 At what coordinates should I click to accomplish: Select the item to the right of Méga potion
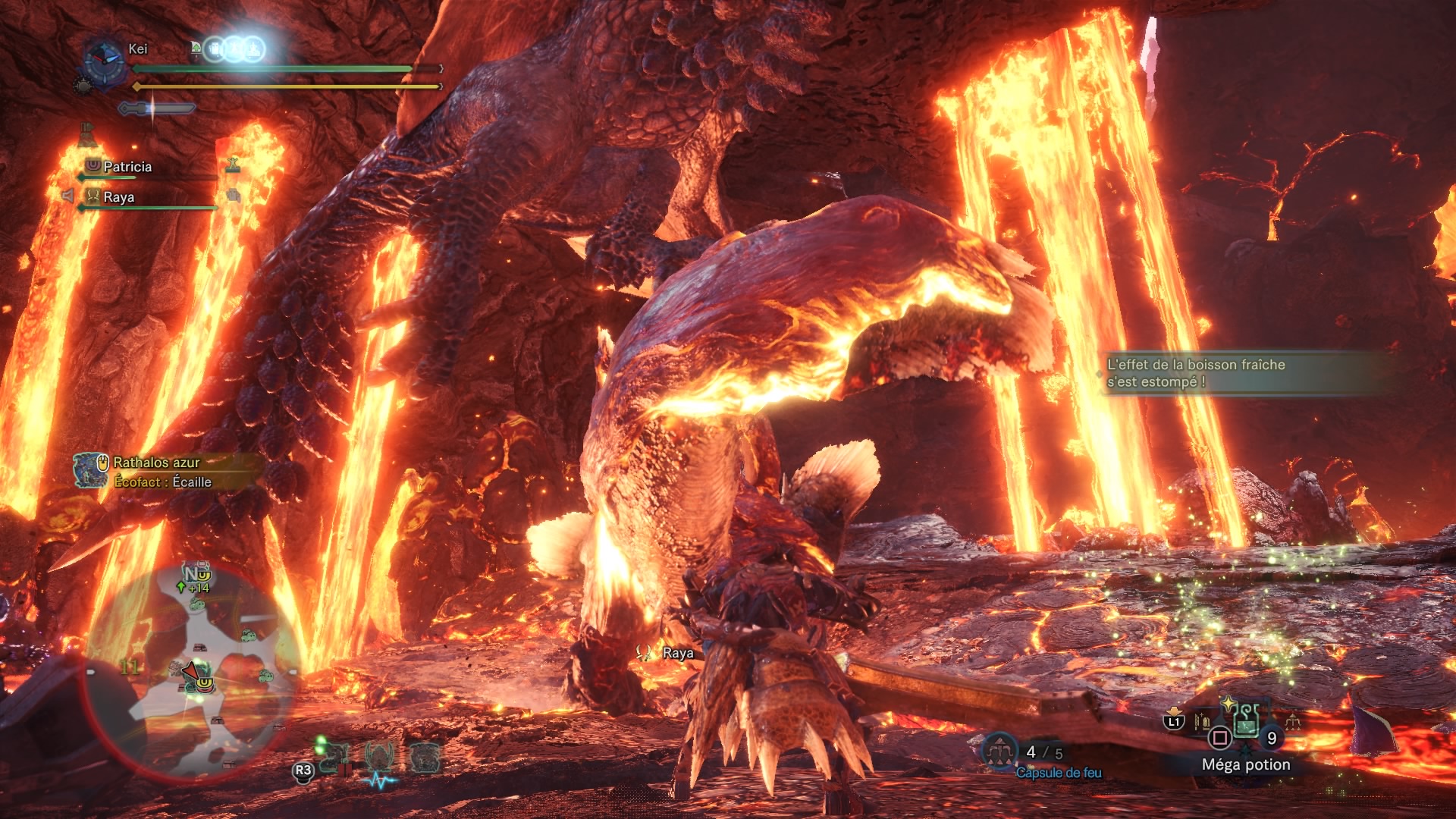[x=1291, y=721]
